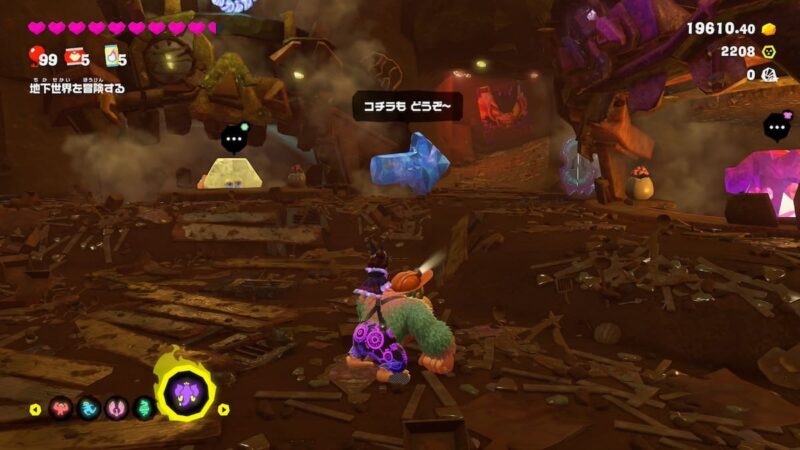Select the red Kong Bananza icon
Image resolution: width=800 pixels, height=450 pixels.
(x=60, y=408)
